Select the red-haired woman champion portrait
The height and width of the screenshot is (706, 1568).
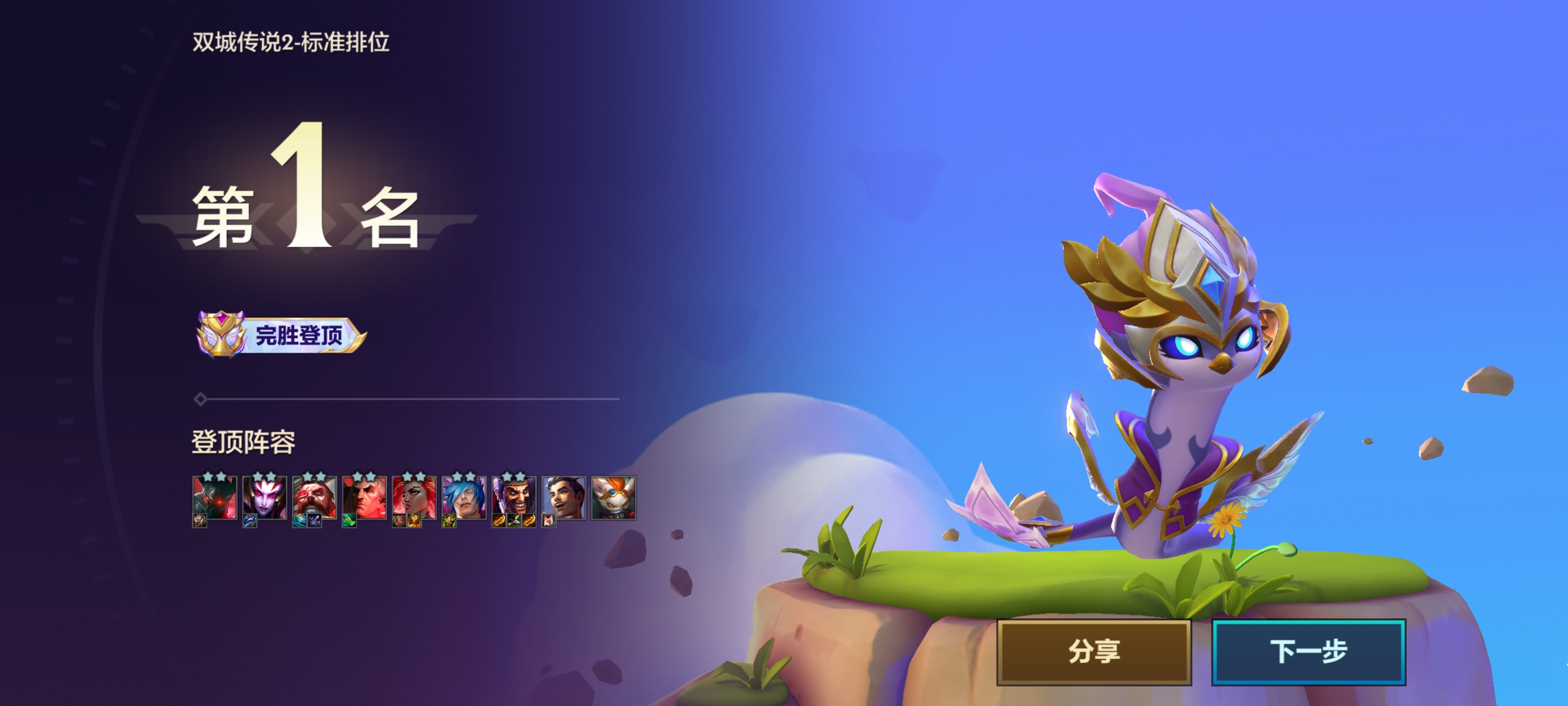tap(414, 498)
